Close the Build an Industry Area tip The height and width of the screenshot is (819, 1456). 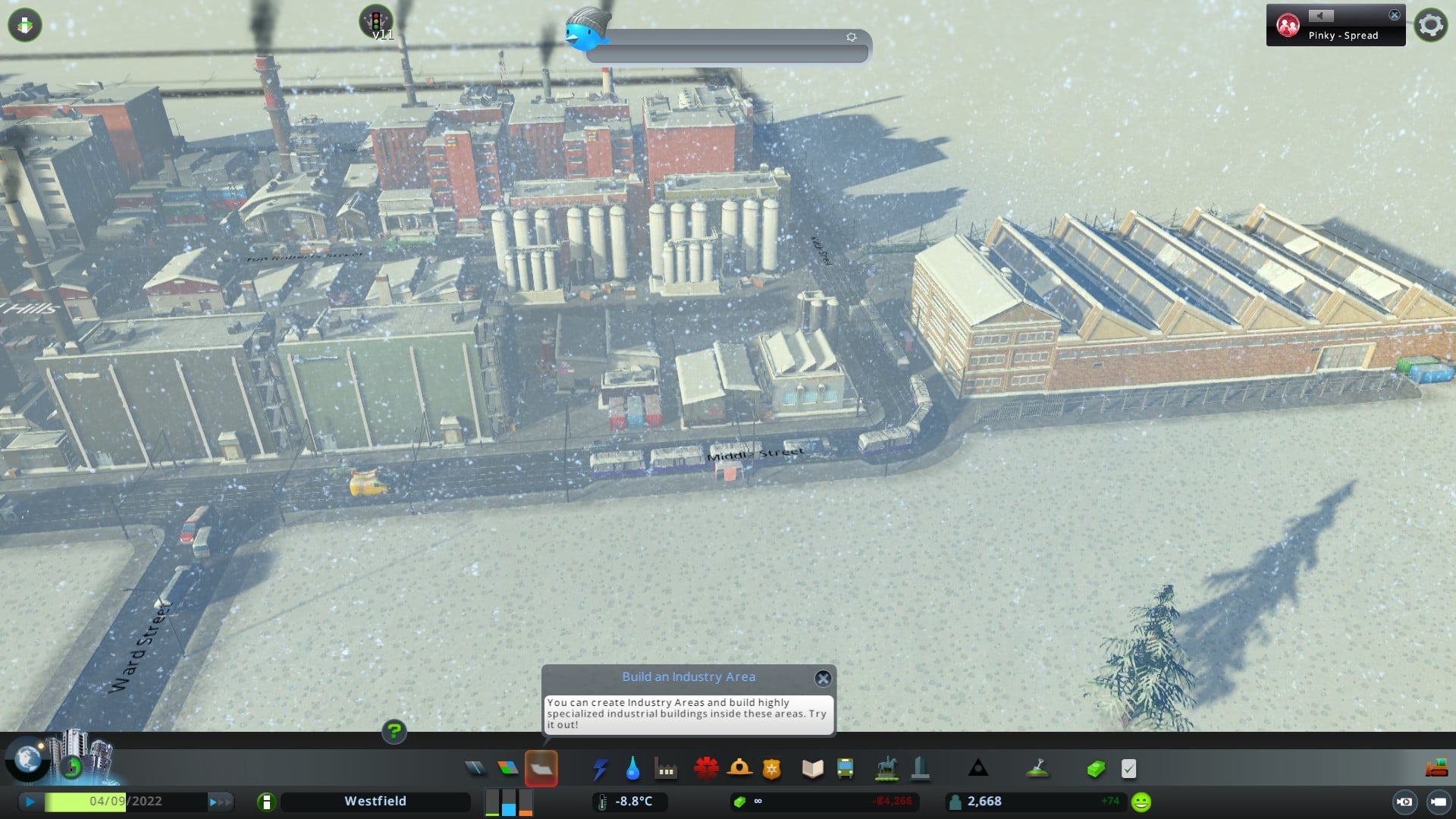(823, 678)
